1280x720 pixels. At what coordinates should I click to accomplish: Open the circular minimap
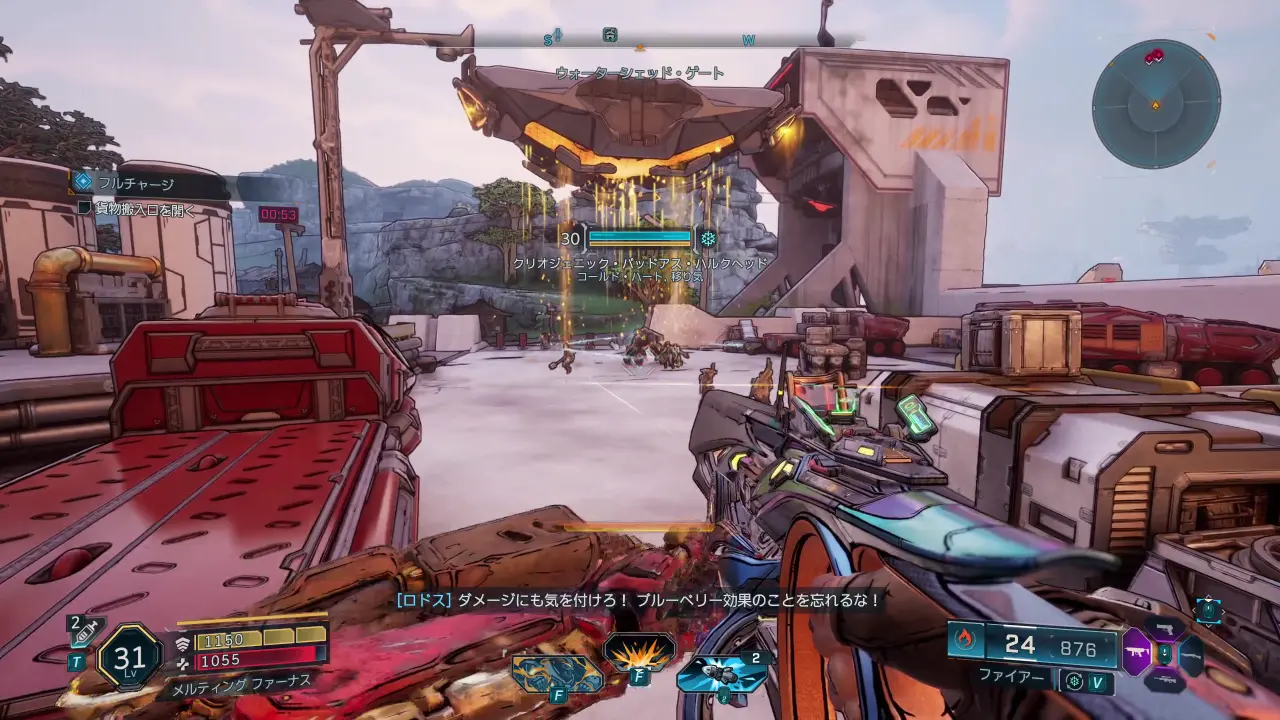[x=1156, y=104]
